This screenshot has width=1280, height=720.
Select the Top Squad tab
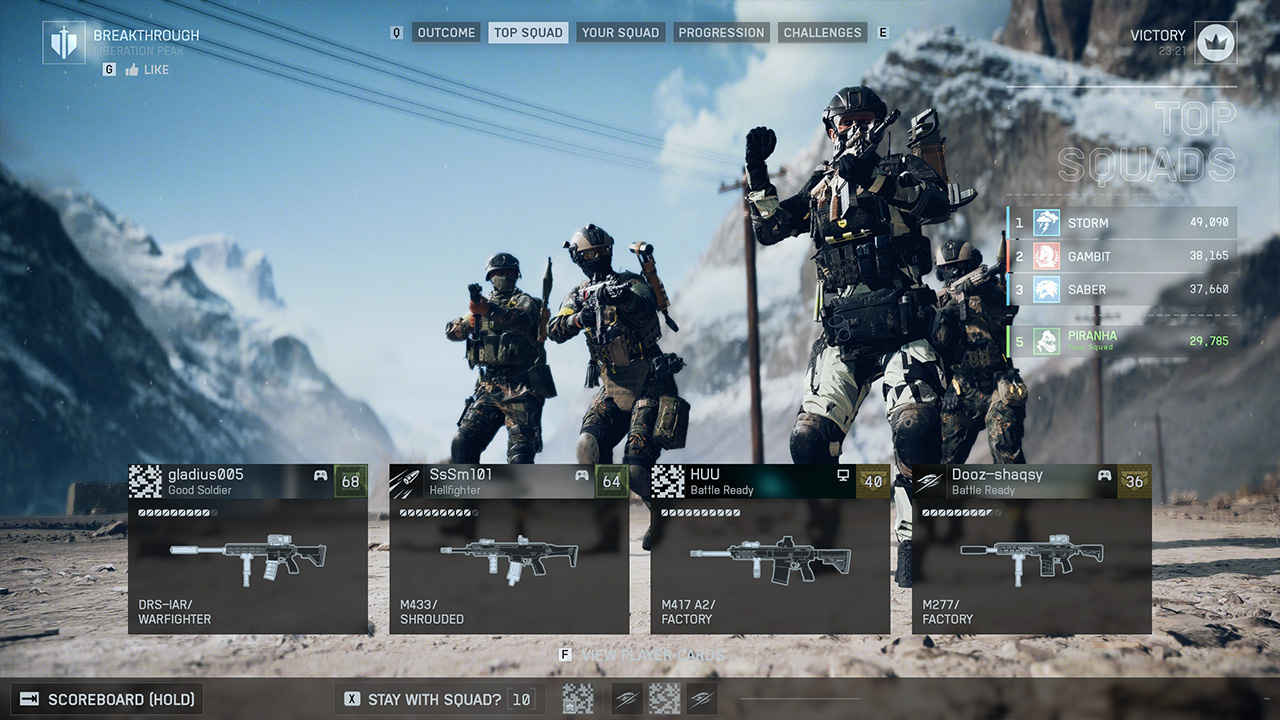[x=528, y=33]
